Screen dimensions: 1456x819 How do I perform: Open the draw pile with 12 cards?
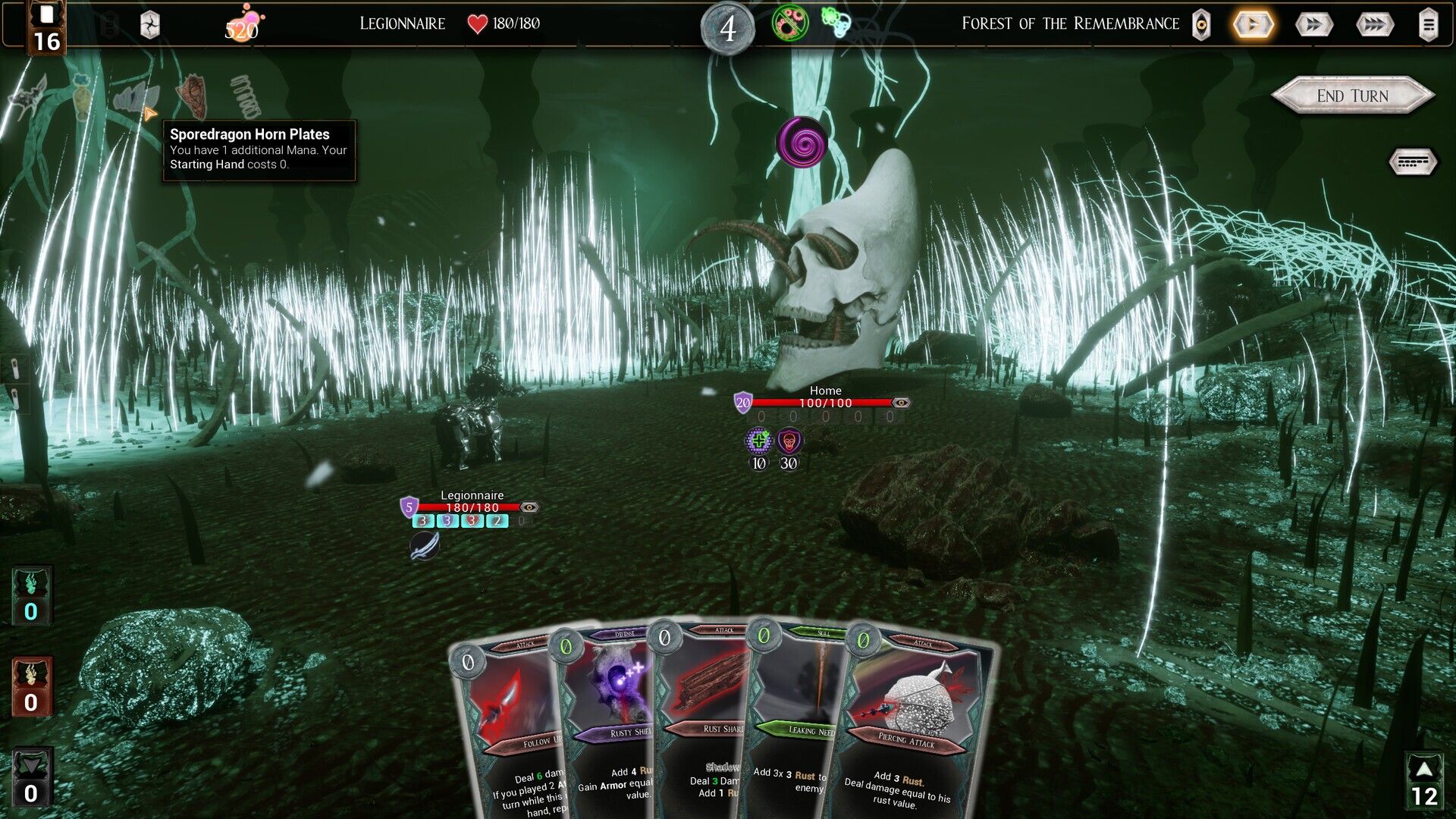coord(1424,781)
